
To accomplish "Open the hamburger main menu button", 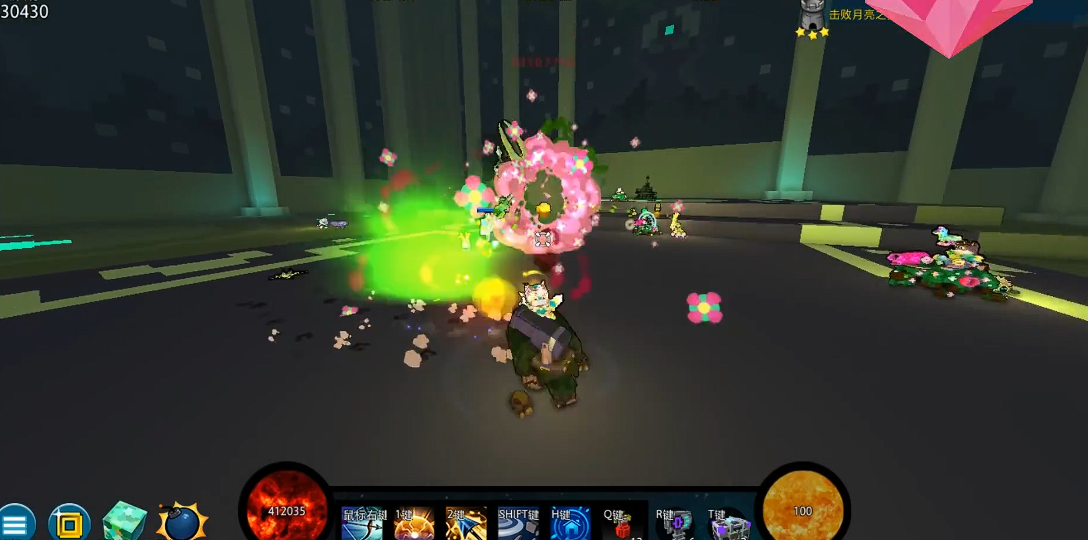I will pos(15,523).
